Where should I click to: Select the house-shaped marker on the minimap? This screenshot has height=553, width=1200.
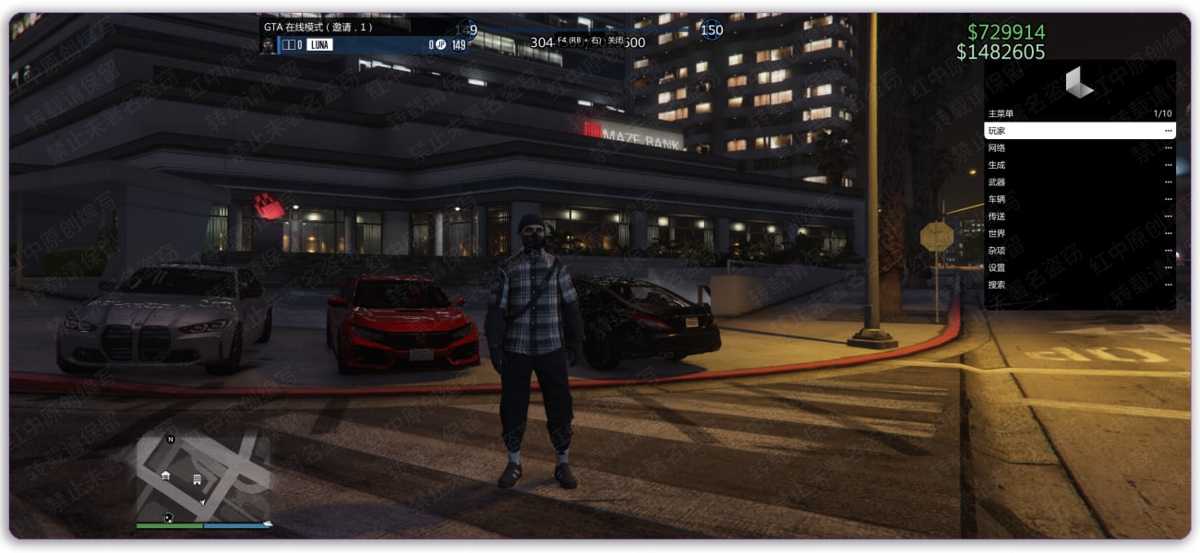pyautogui.click(x=166, y=476)
